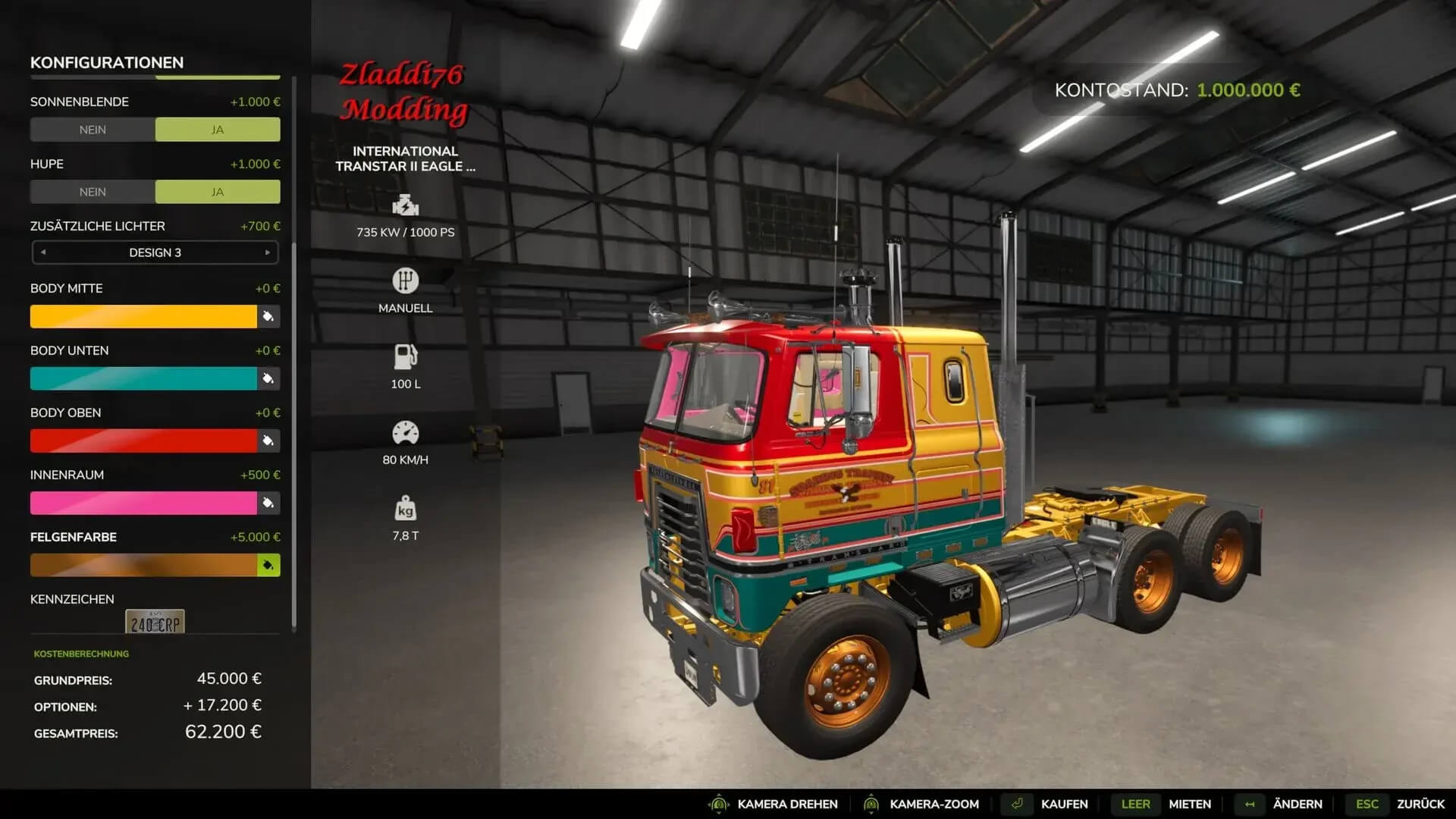Click the yellow Body Mitte color bar
Viewport: 1456px width, 819px height.
point(143,316)
